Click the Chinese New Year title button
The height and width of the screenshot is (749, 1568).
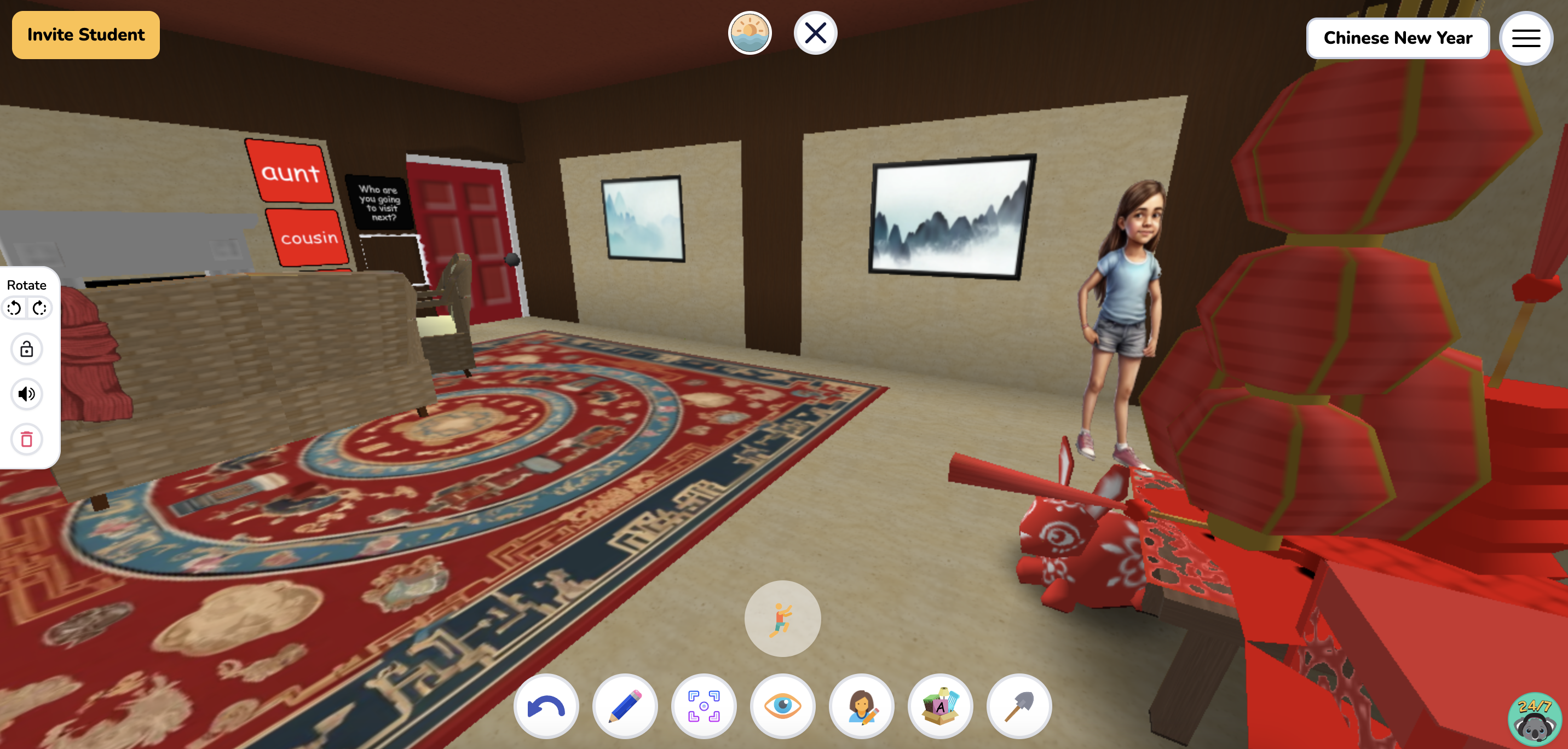1397,38
